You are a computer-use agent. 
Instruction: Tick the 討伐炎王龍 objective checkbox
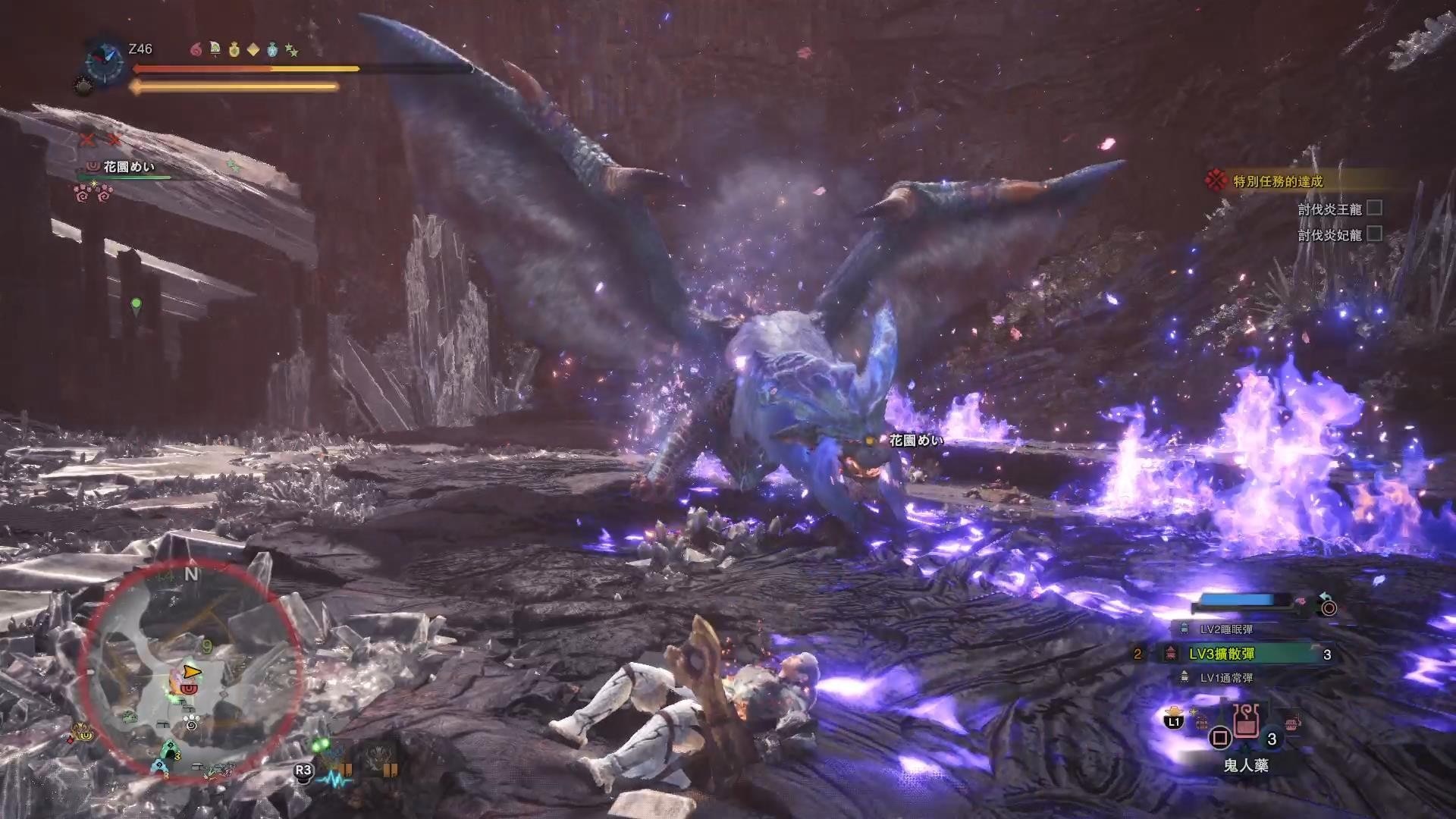pyautogui.click(x=1374, y=208)
